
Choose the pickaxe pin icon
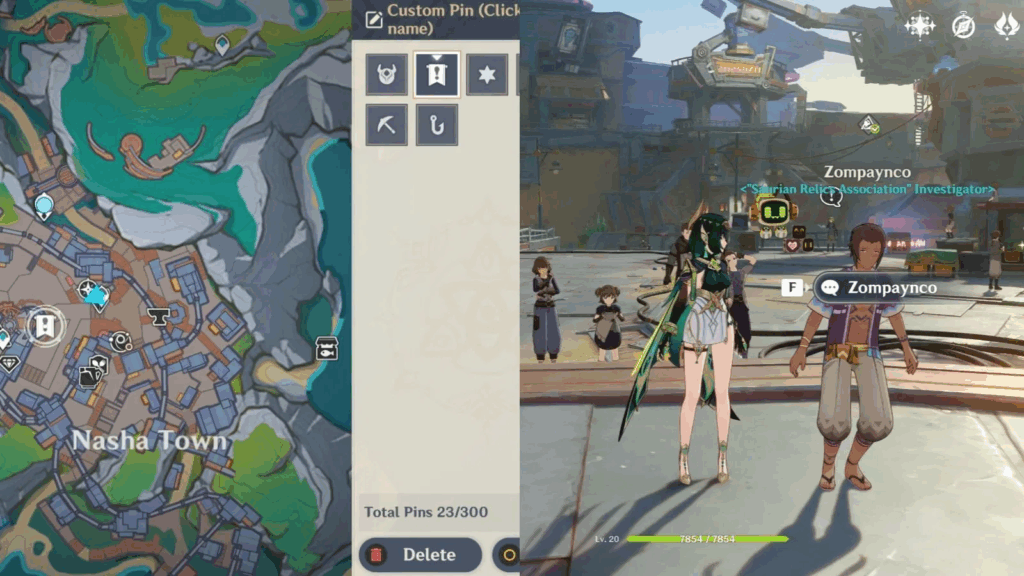386,125
